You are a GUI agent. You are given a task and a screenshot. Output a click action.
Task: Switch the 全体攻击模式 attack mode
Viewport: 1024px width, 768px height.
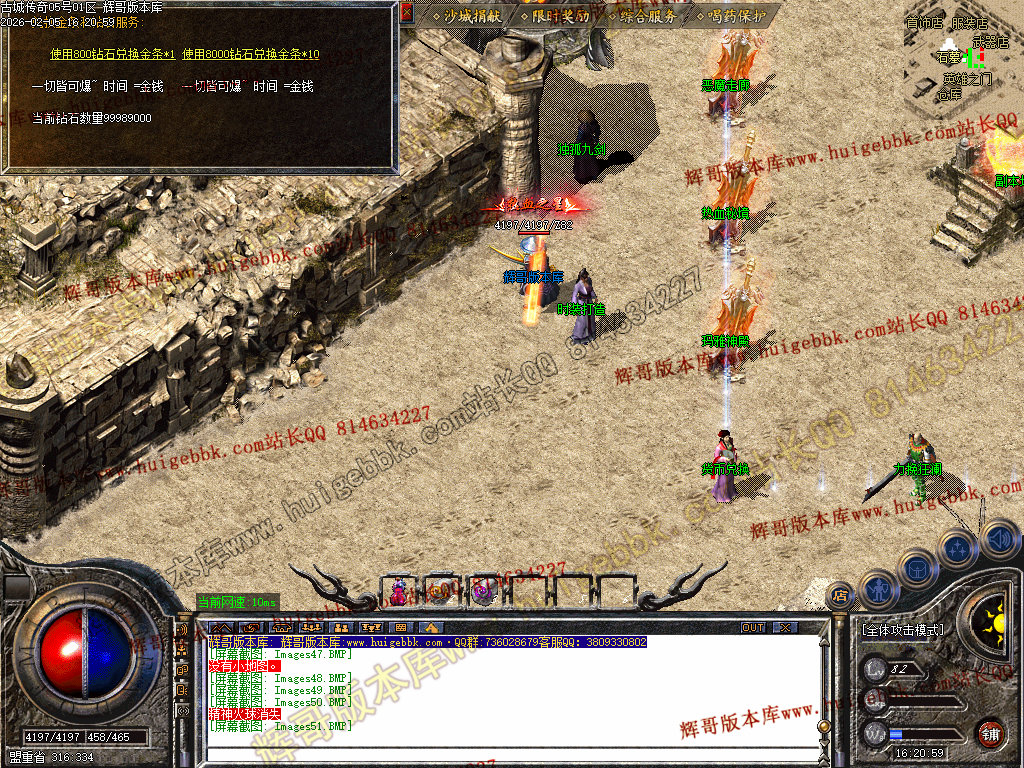pyautogui.click(x=901, y=631)
